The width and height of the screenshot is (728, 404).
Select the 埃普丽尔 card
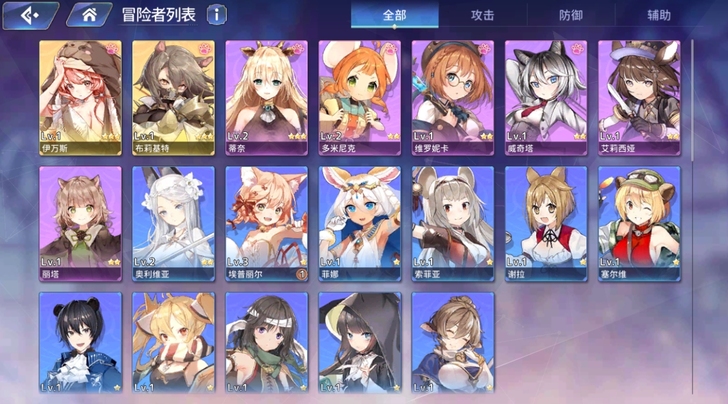coord(266,223)
